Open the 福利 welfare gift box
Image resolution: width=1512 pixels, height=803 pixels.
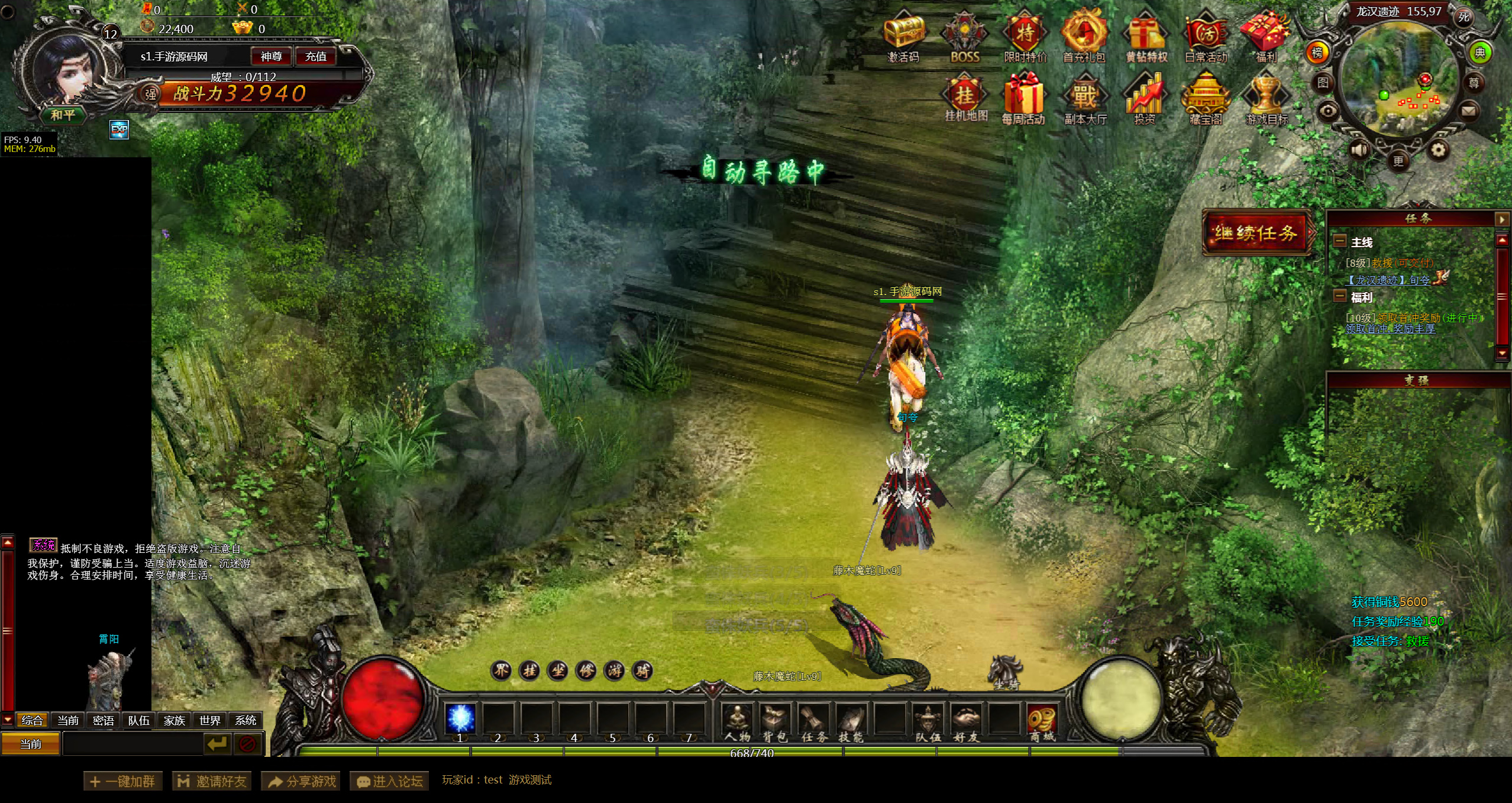[1265, 35]
